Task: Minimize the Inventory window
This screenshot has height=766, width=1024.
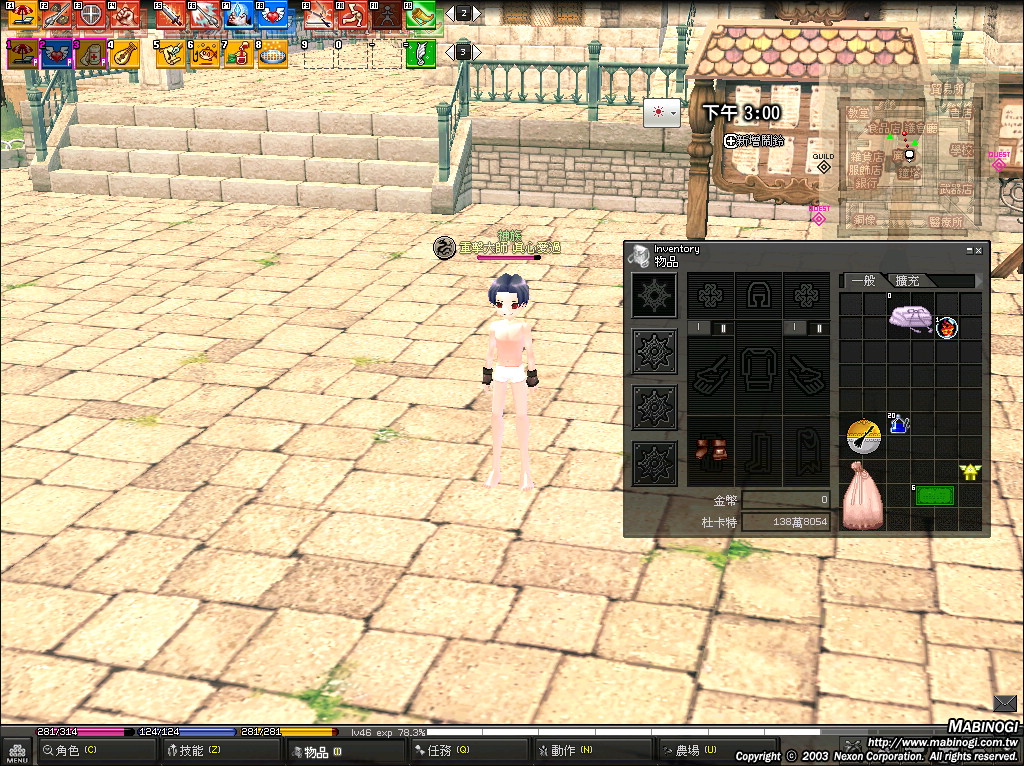Action: (x=969, y=250)
